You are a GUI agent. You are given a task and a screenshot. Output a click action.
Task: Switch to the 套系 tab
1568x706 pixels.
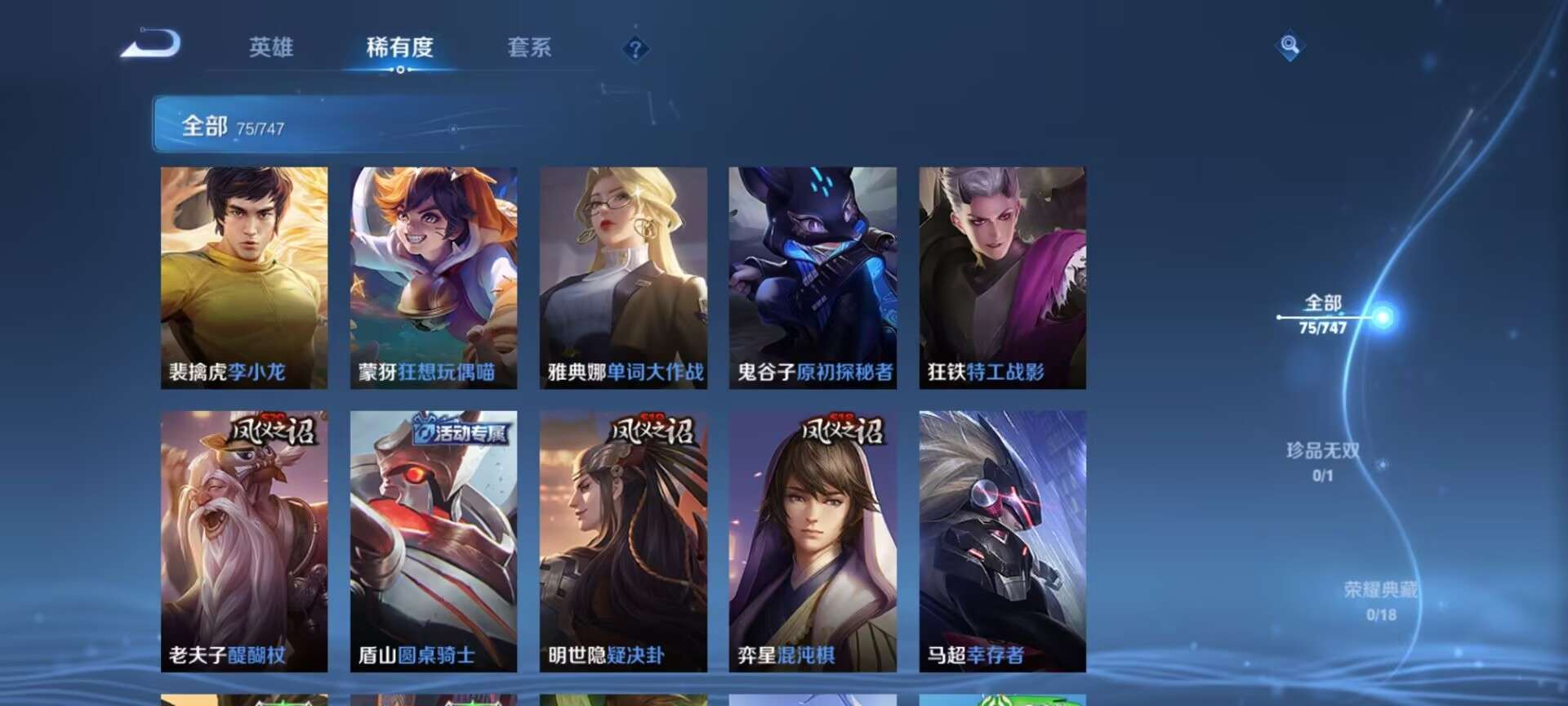click(x=528, y=49)
